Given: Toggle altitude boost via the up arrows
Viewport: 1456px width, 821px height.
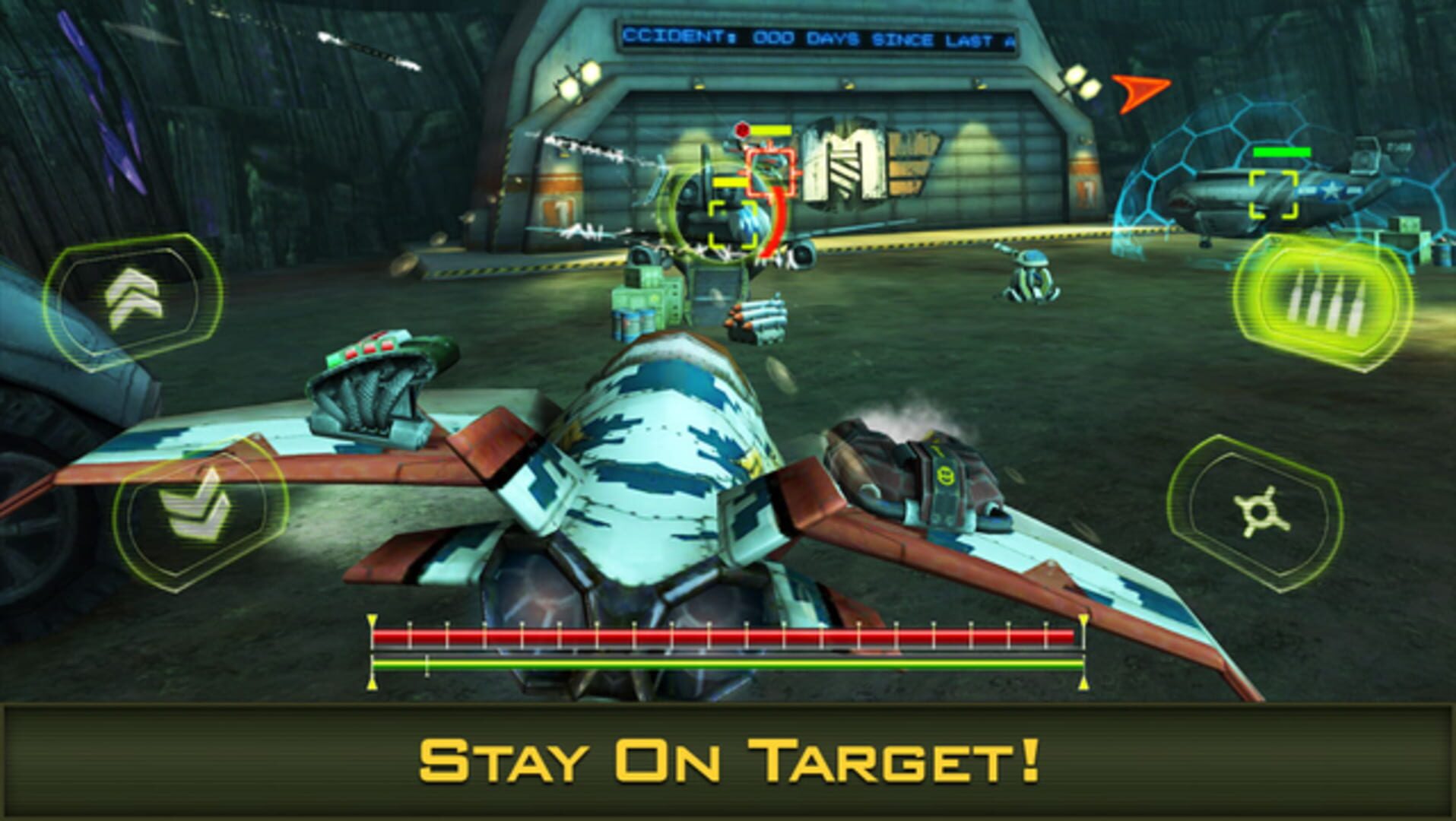Looking at the screenshot, I should click(133, 299).
